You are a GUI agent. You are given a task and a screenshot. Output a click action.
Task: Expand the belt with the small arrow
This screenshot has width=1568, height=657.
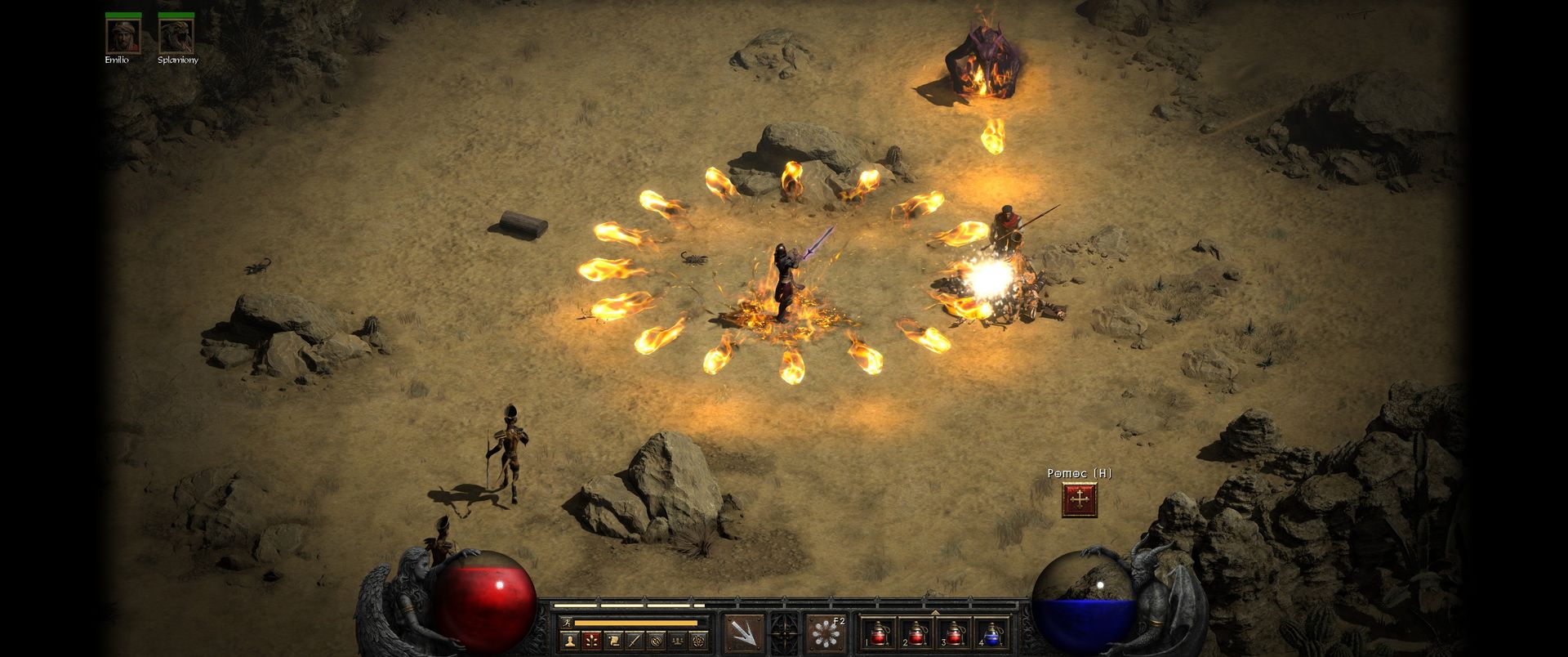pos(936,612)
